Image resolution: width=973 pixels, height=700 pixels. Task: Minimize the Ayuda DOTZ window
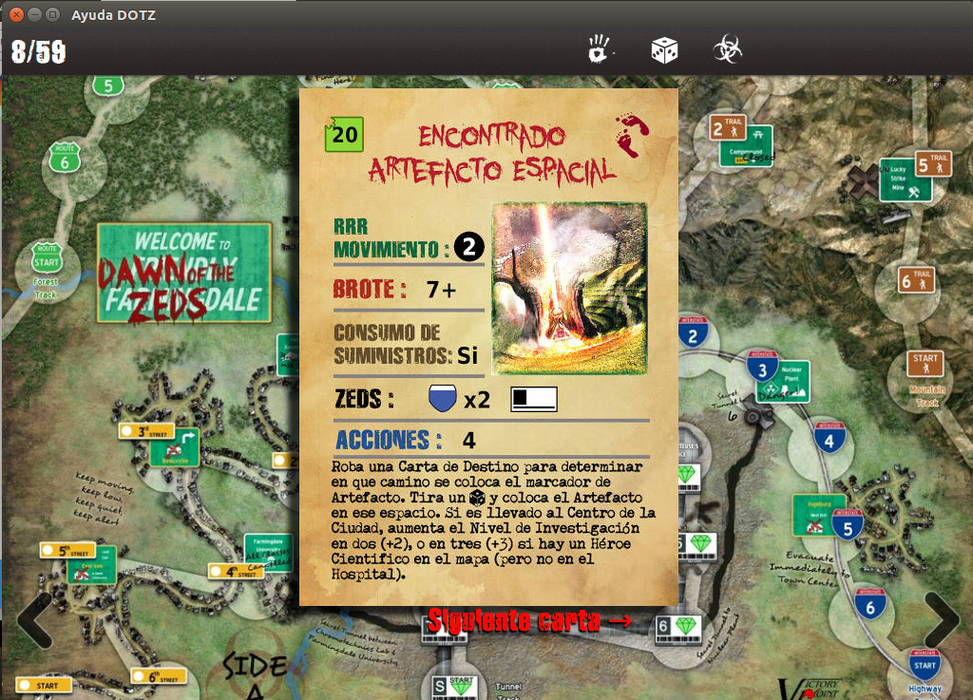tap(33, 15)
